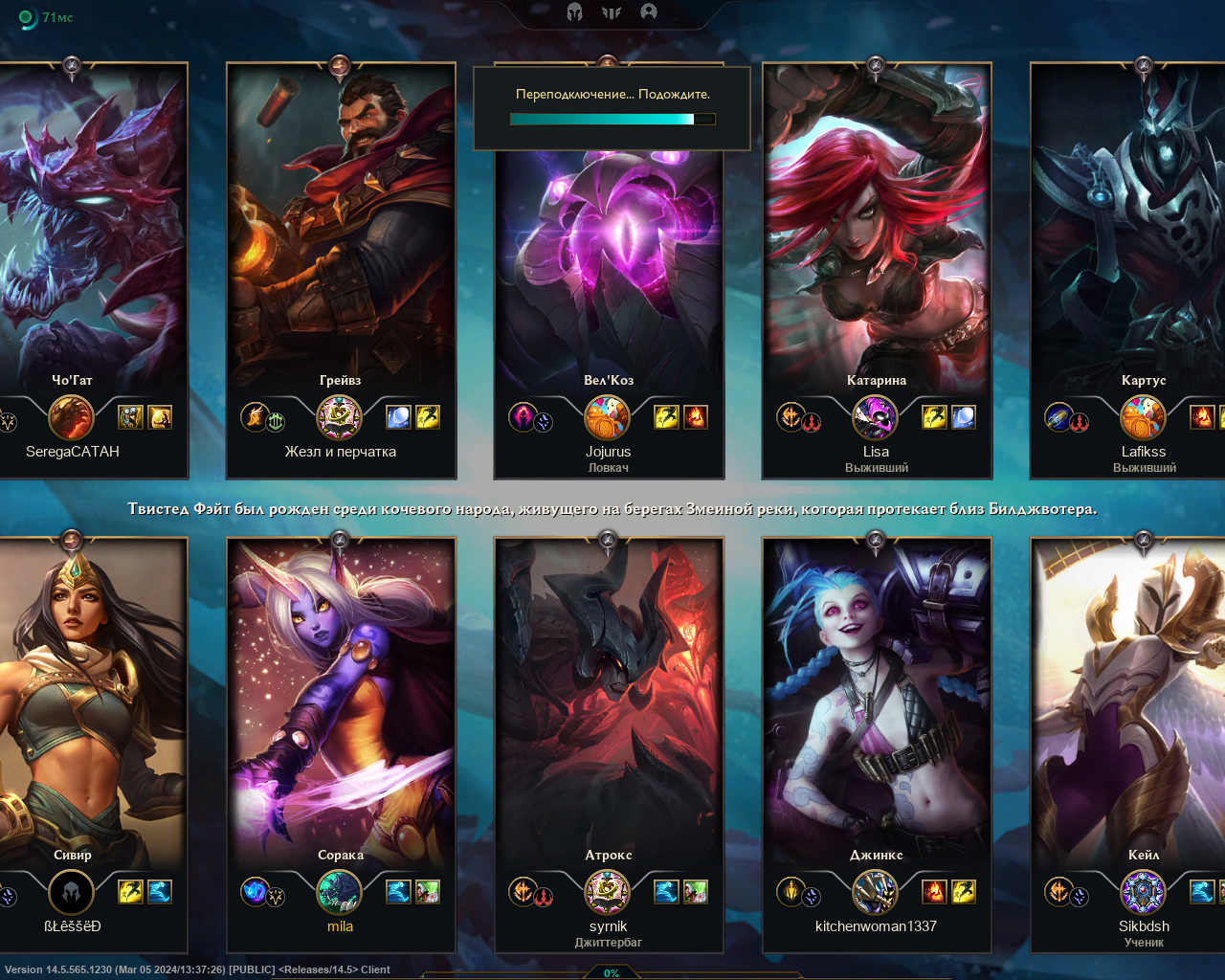1225x980 pixels.
Task: Switch to the winged emblem tab
Action: pos(612,11)
